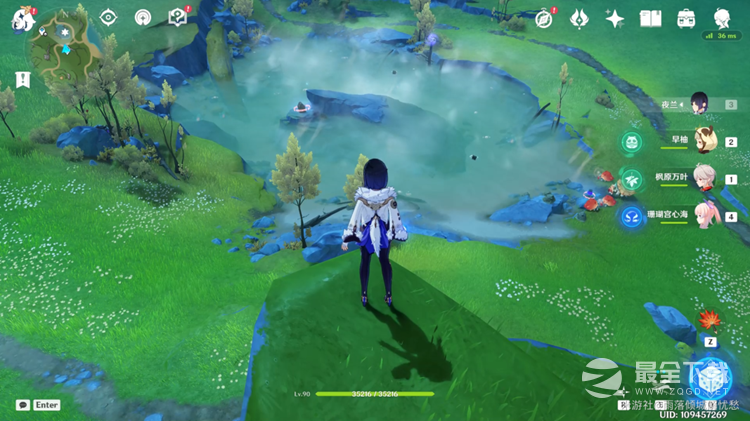Select active character 夜兰 in party list

pos(700,104)
